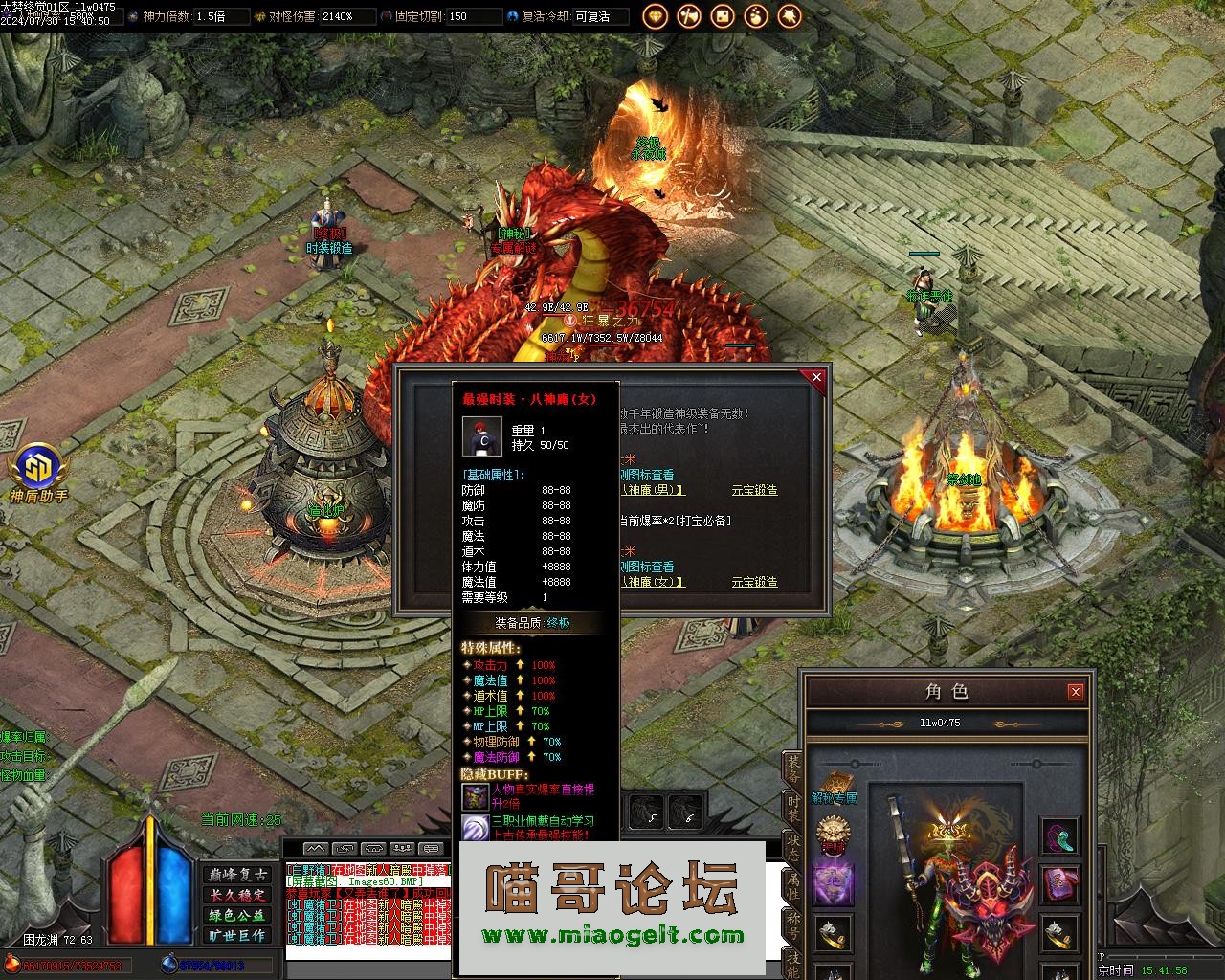Image resolution: width=1225 pixels, height=980 pixels.
Task: Select the green crescent charm equipment slot
Action: point(1059,837)
